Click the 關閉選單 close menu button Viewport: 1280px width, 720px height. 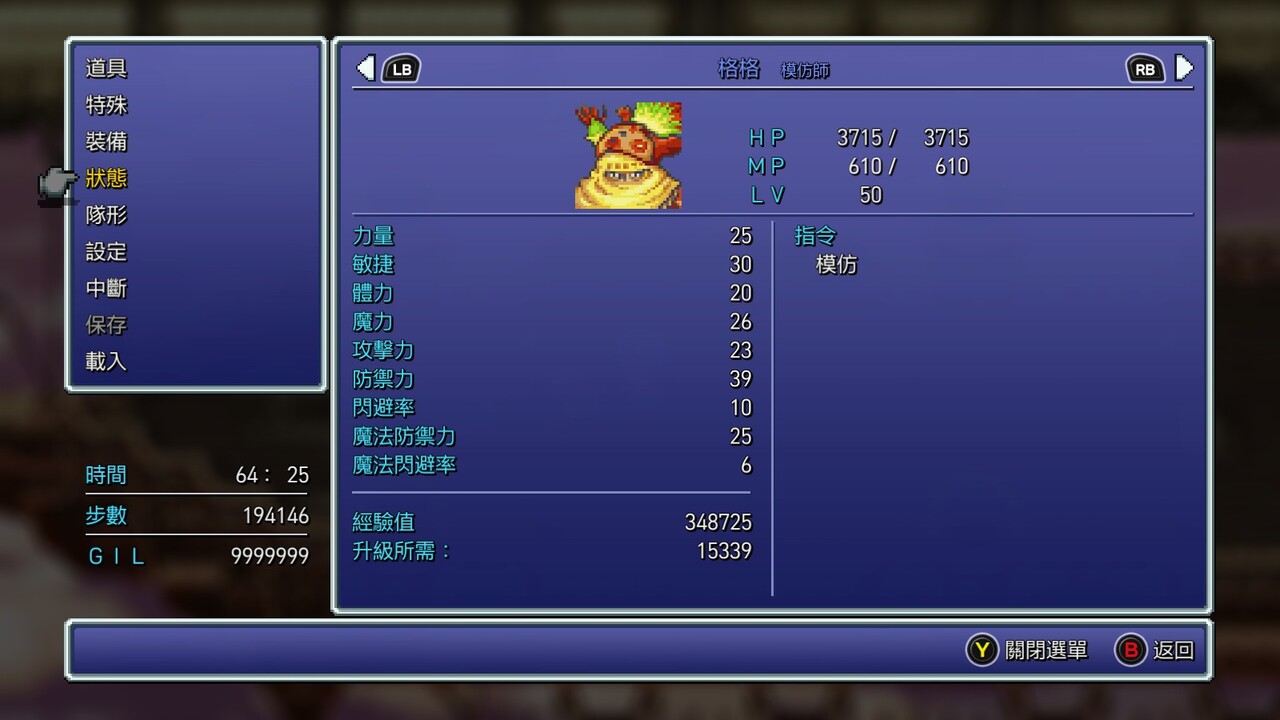coord(1027,650)
